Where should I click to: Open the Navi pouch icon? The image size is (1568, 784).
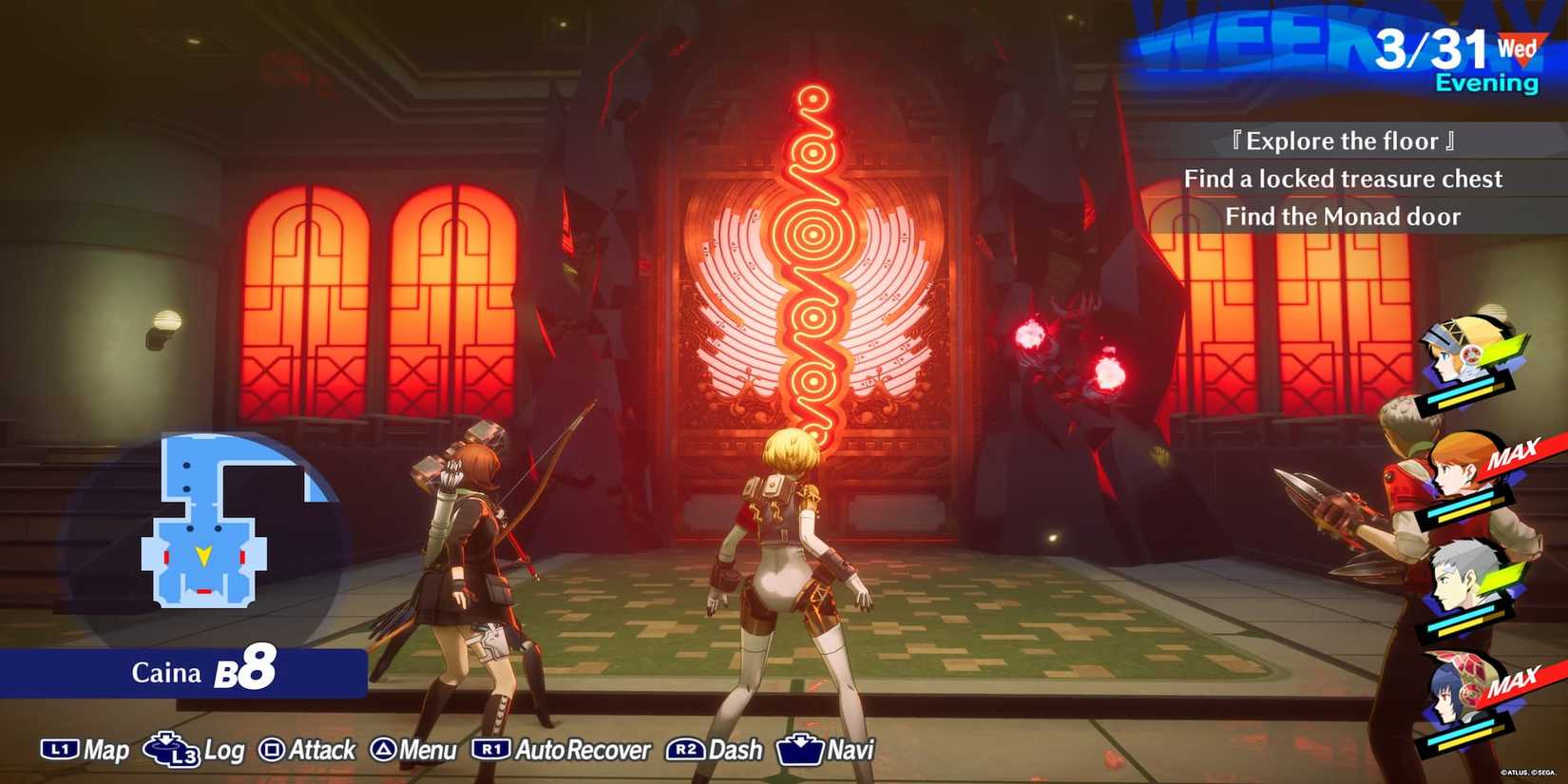pyautogui.click(x=801, y=750)
